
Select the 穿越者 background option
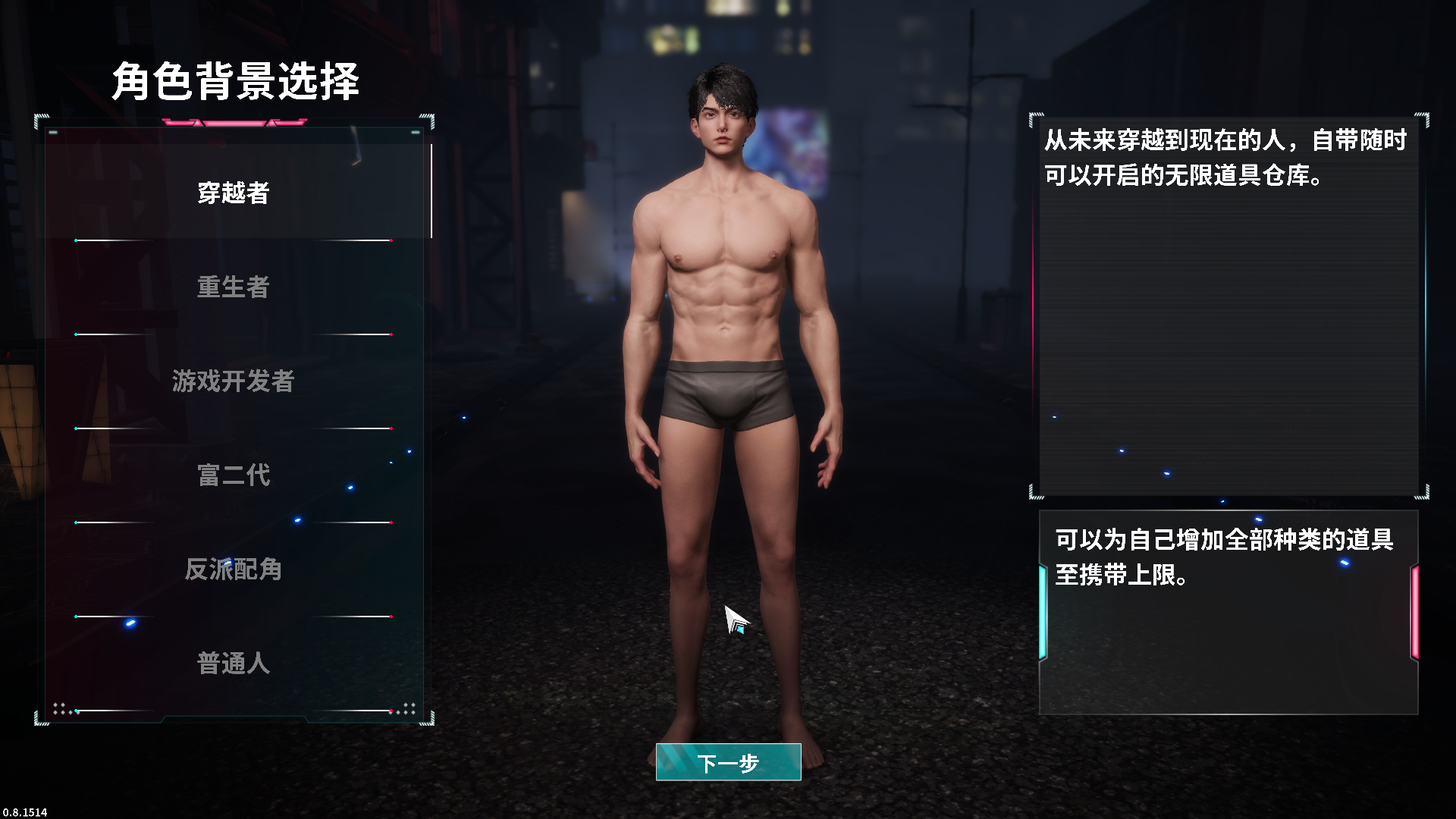[x=234, y=193]
